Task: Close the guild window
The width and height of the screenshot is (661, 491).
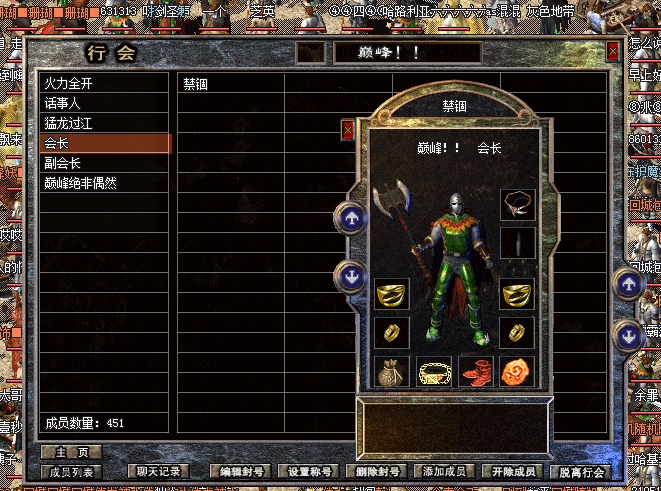Action: [613, 52]
